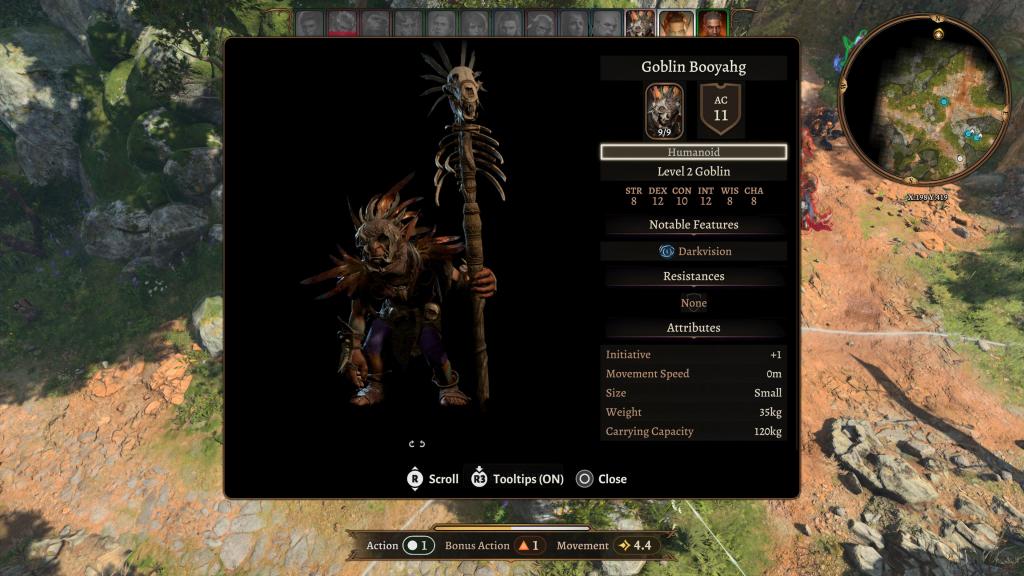Close the examine panel
1024x576 pixels.
(x=601, y=479)
